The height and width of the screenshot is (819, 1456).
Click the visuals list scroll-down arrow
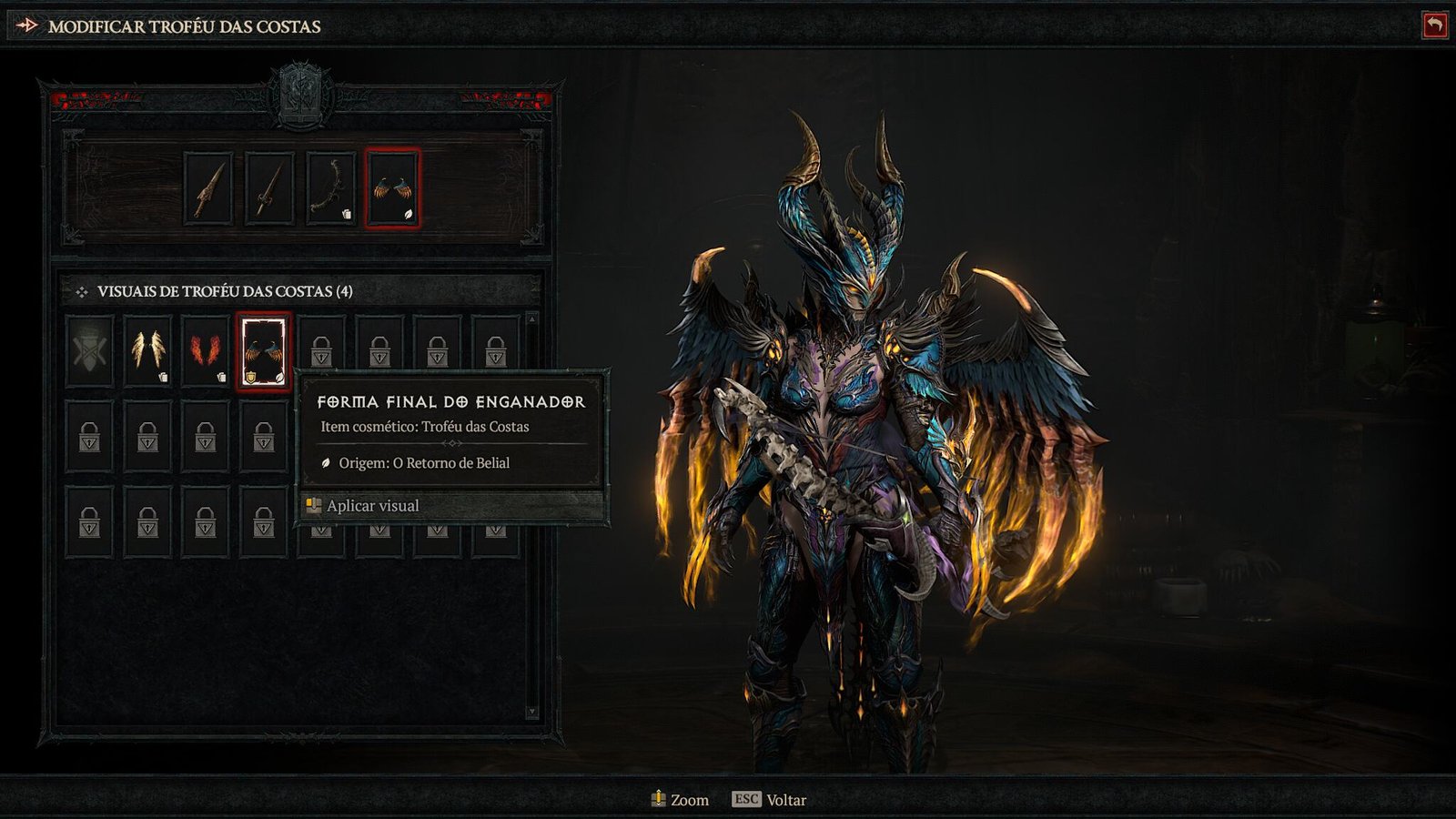532,712
